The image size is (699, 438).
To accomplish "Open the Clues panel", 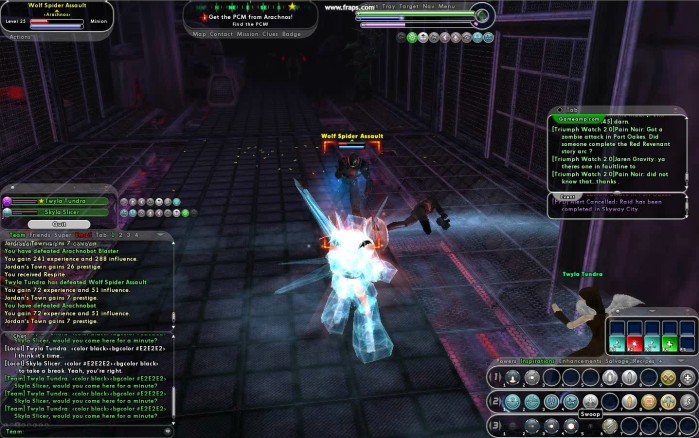I will pos(268,34).
